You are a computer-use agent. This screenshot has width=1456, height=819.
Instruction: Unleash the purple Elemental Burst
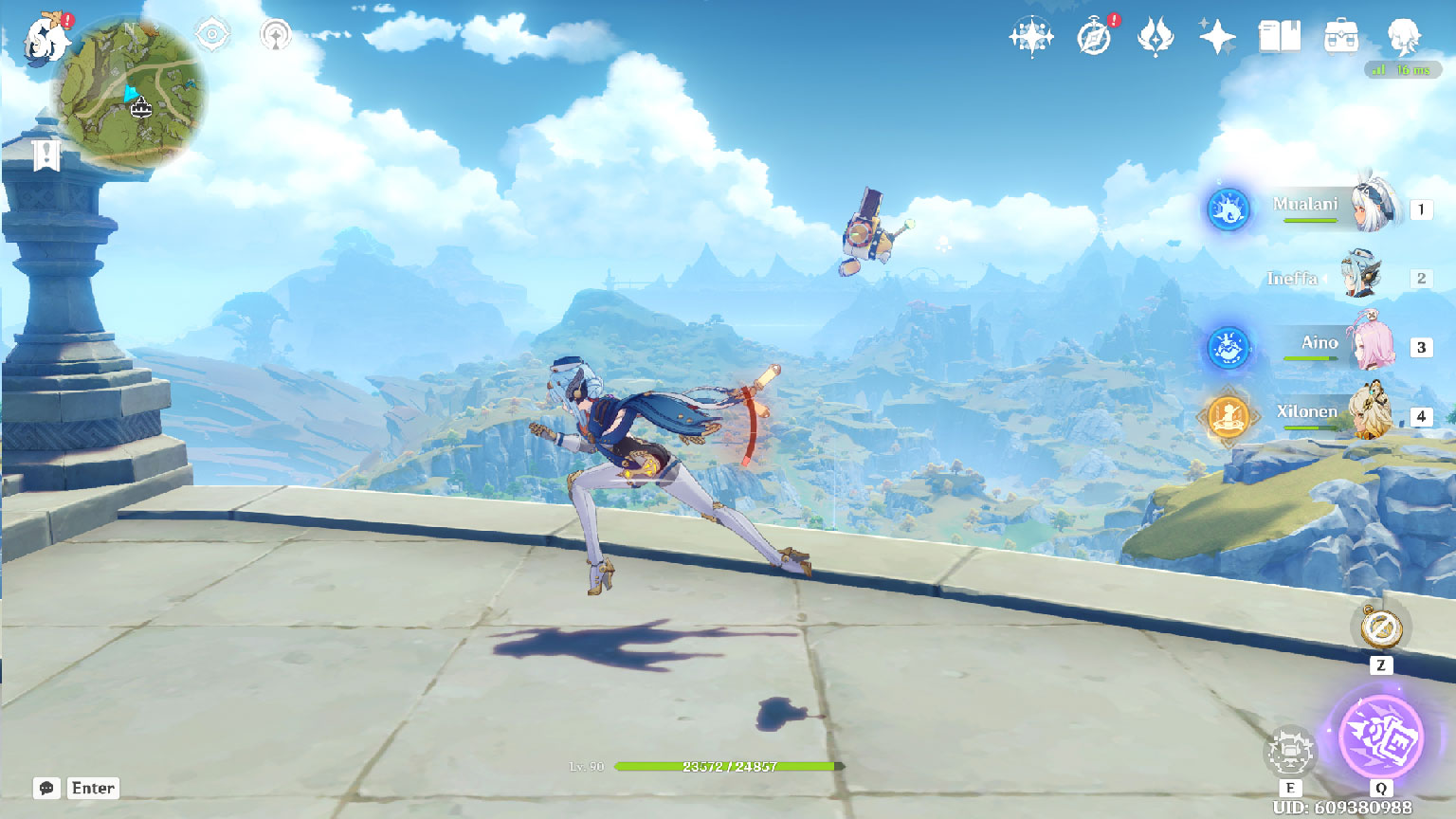tap(1381, 737)
